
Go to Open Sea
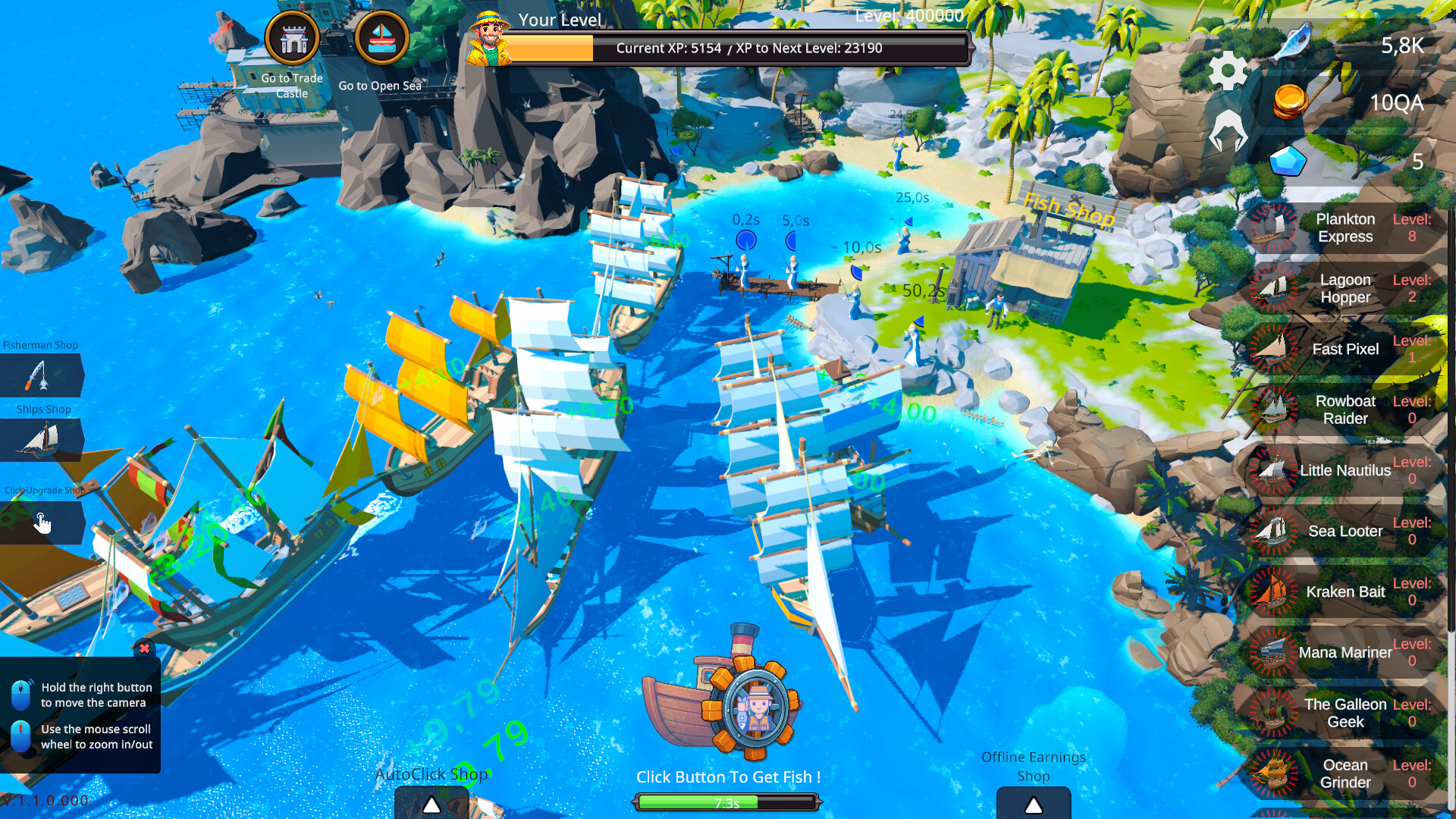coord(381,39)
